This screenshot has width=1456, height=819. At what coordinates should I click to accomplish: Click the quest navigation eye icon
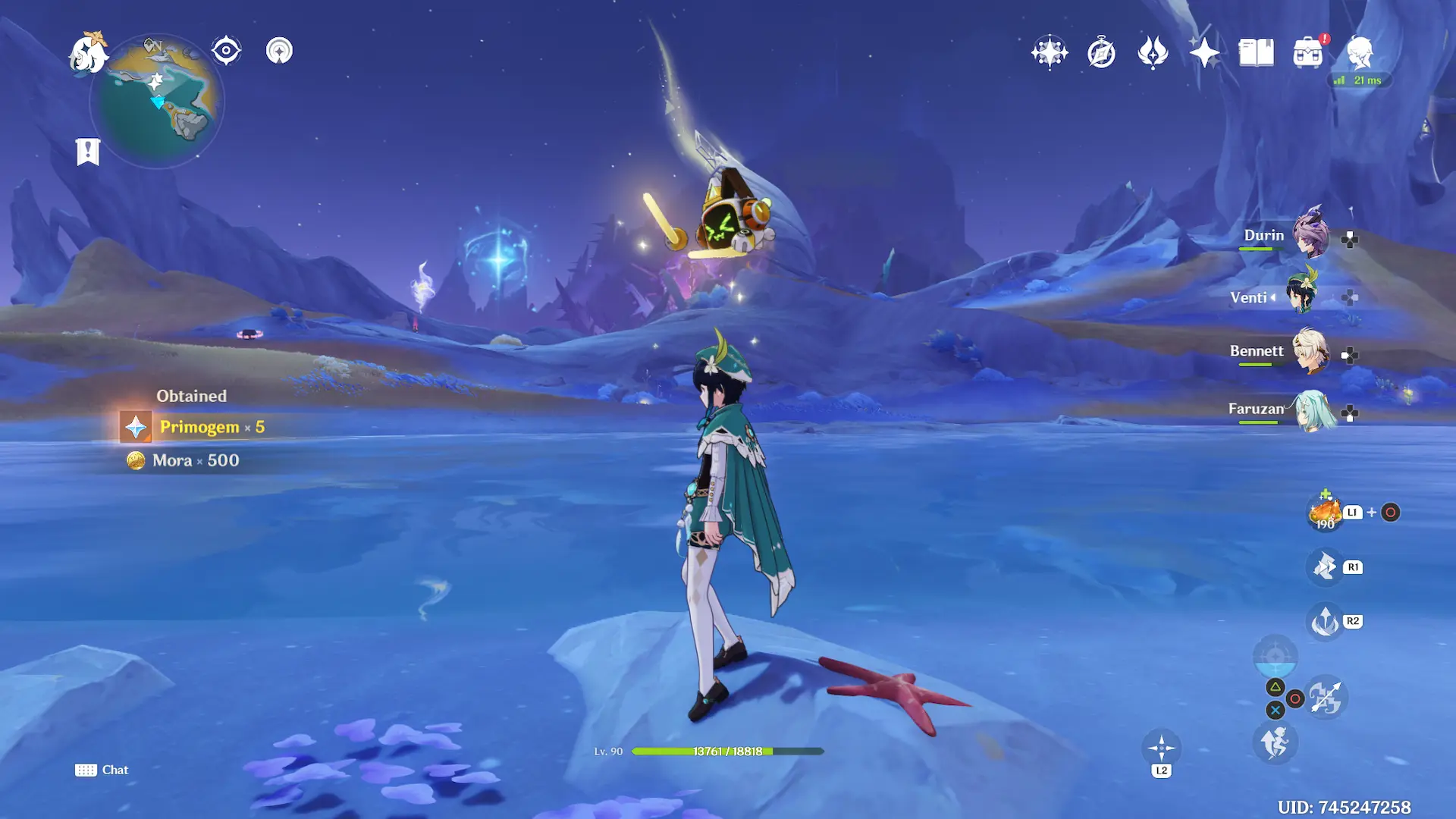(x=226, y=51)
